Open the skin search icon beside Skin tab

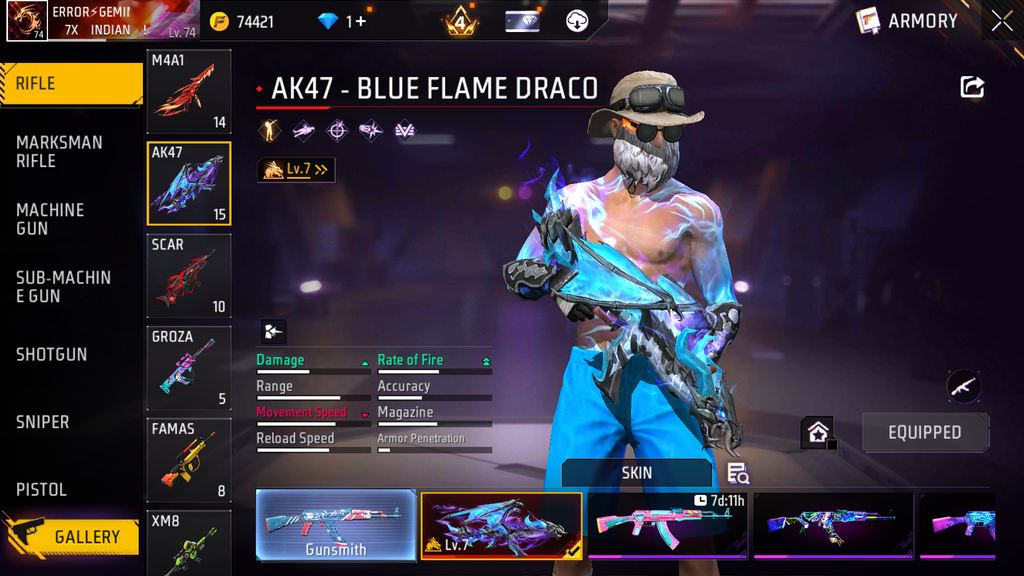pyautogui.click(x=738, y=473)
